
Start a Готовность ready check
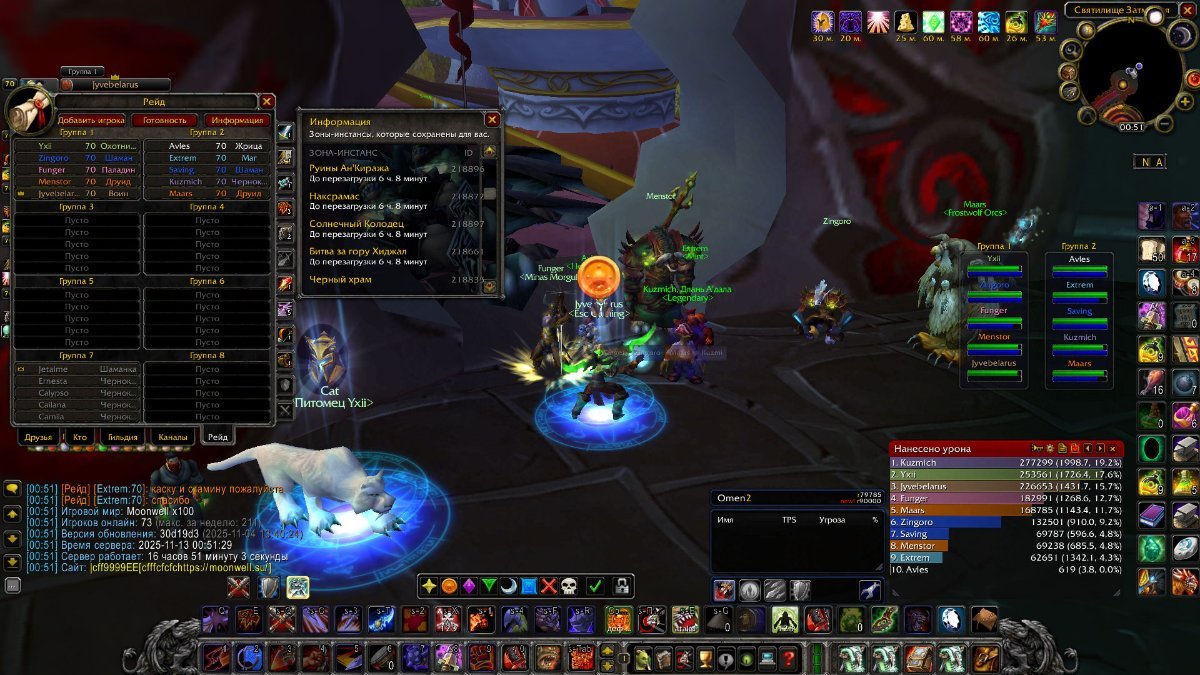165,120
